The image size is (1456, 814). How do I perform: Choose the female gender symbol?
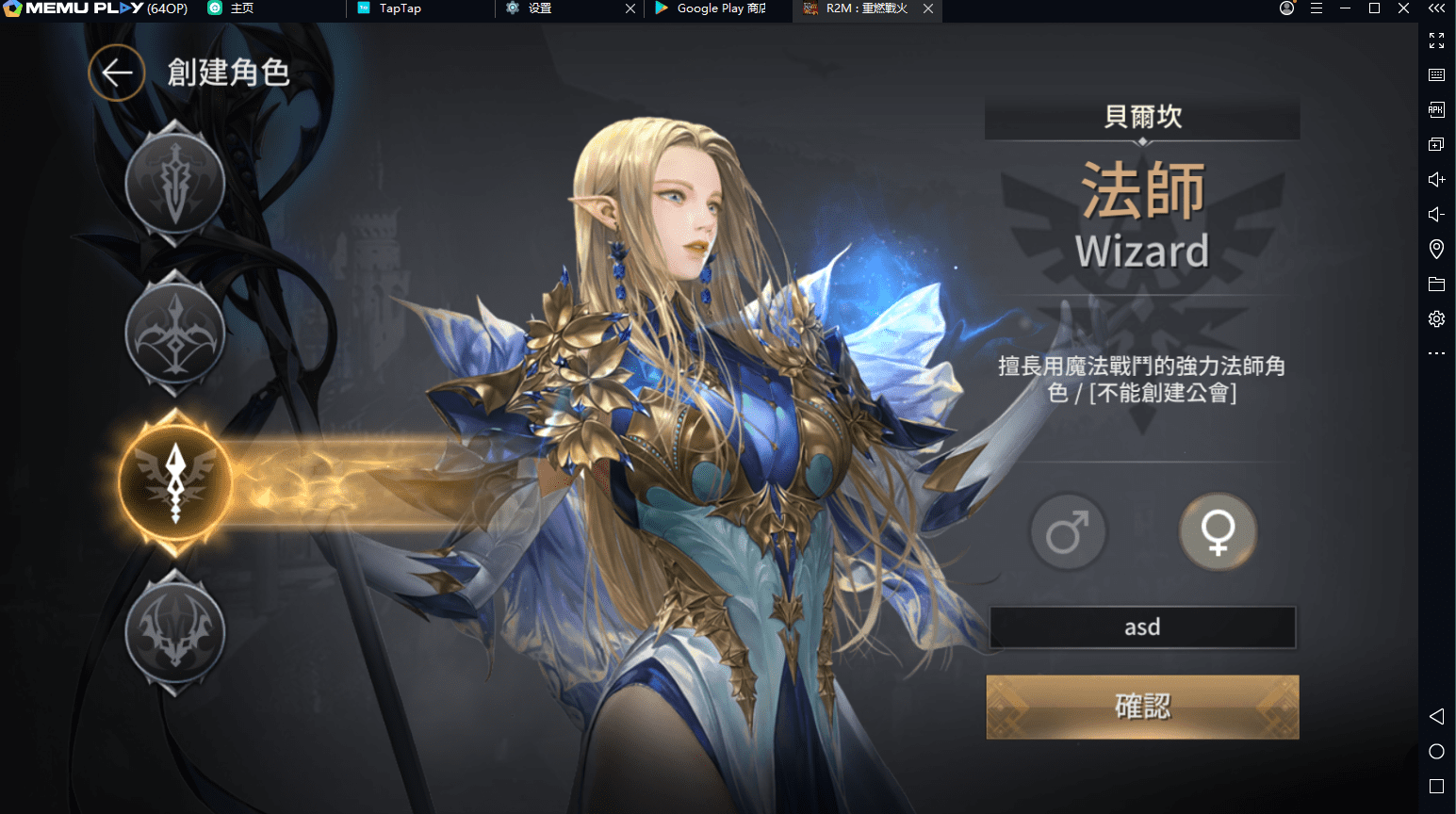tap(1218, 533)
